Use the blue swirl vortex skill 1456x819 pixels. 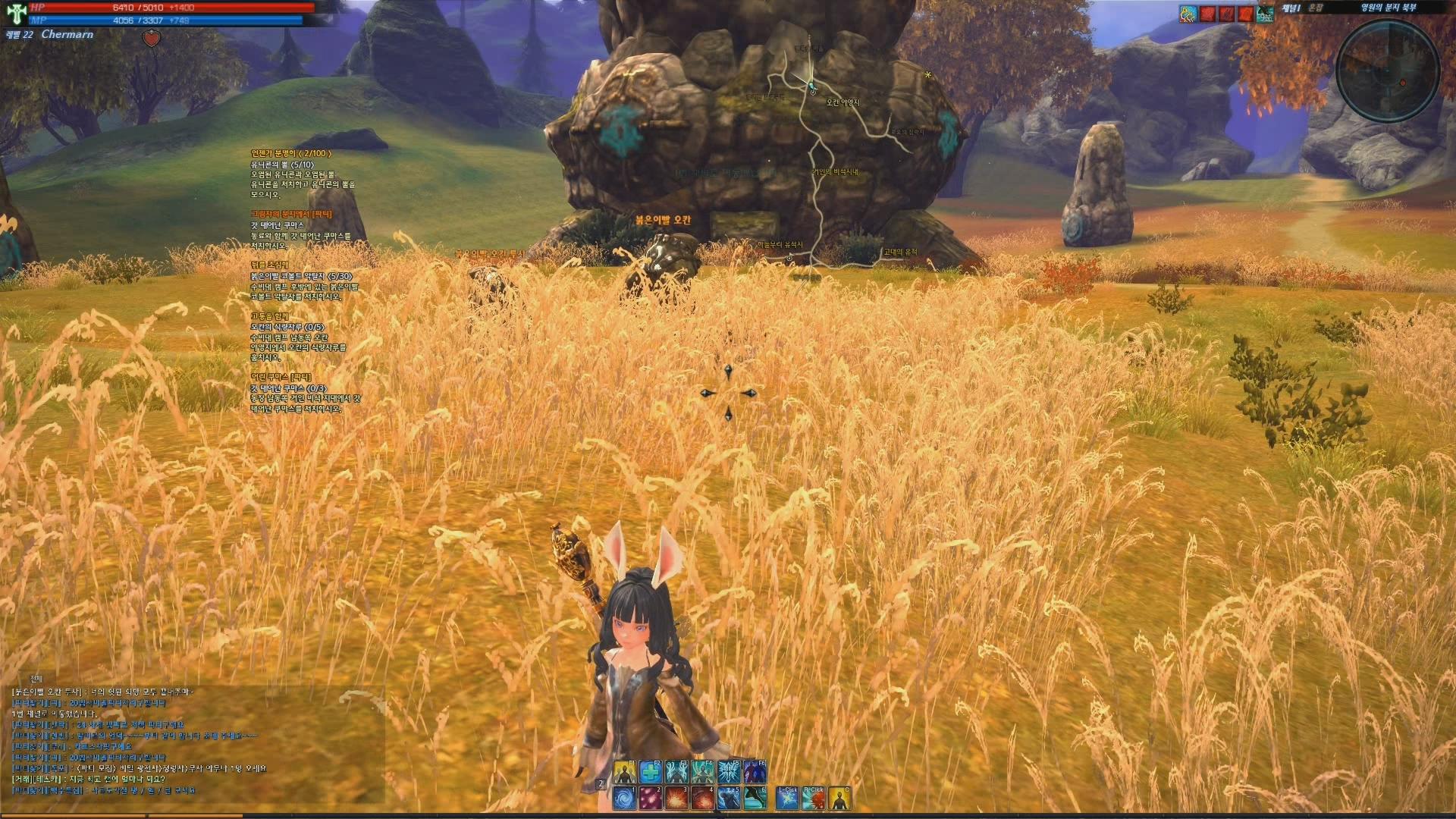[x=624, y=799]
